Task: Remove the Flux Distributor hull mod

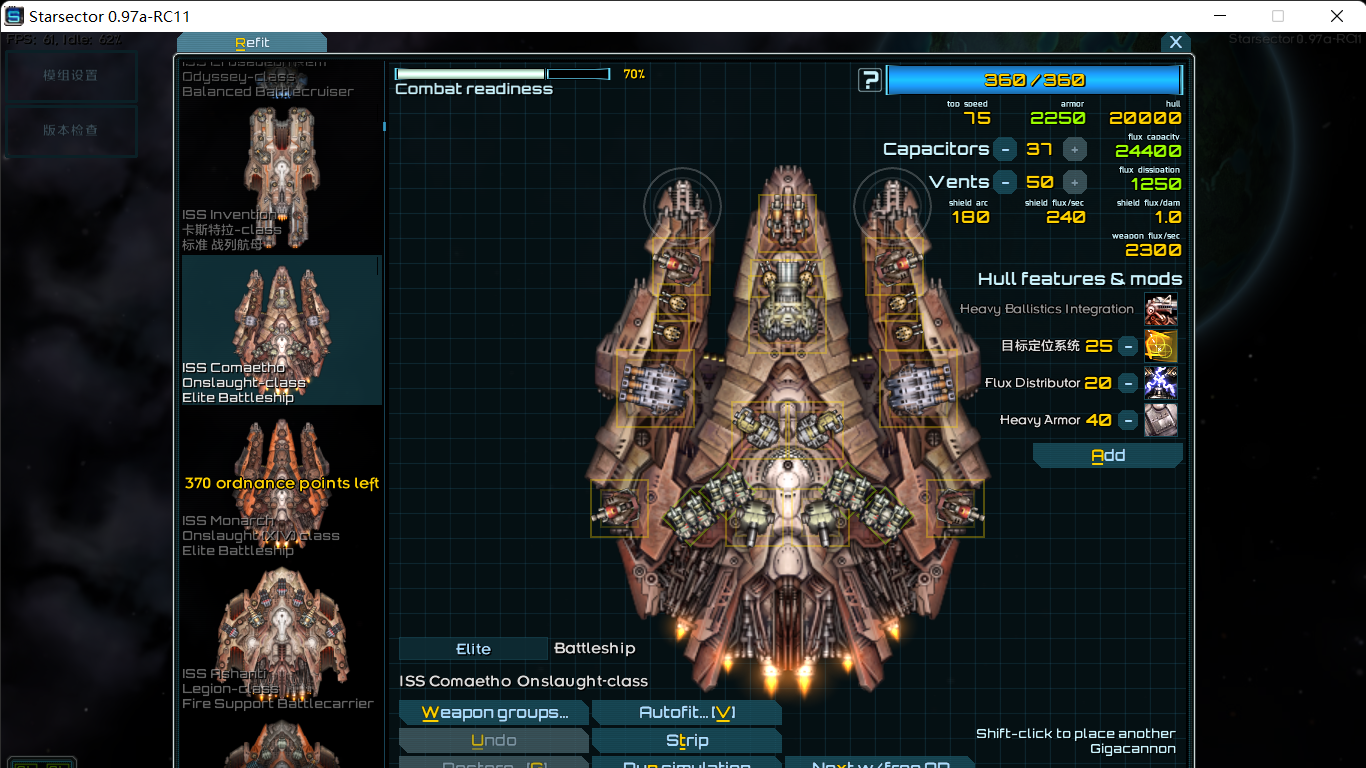Action: [1127, 383]
